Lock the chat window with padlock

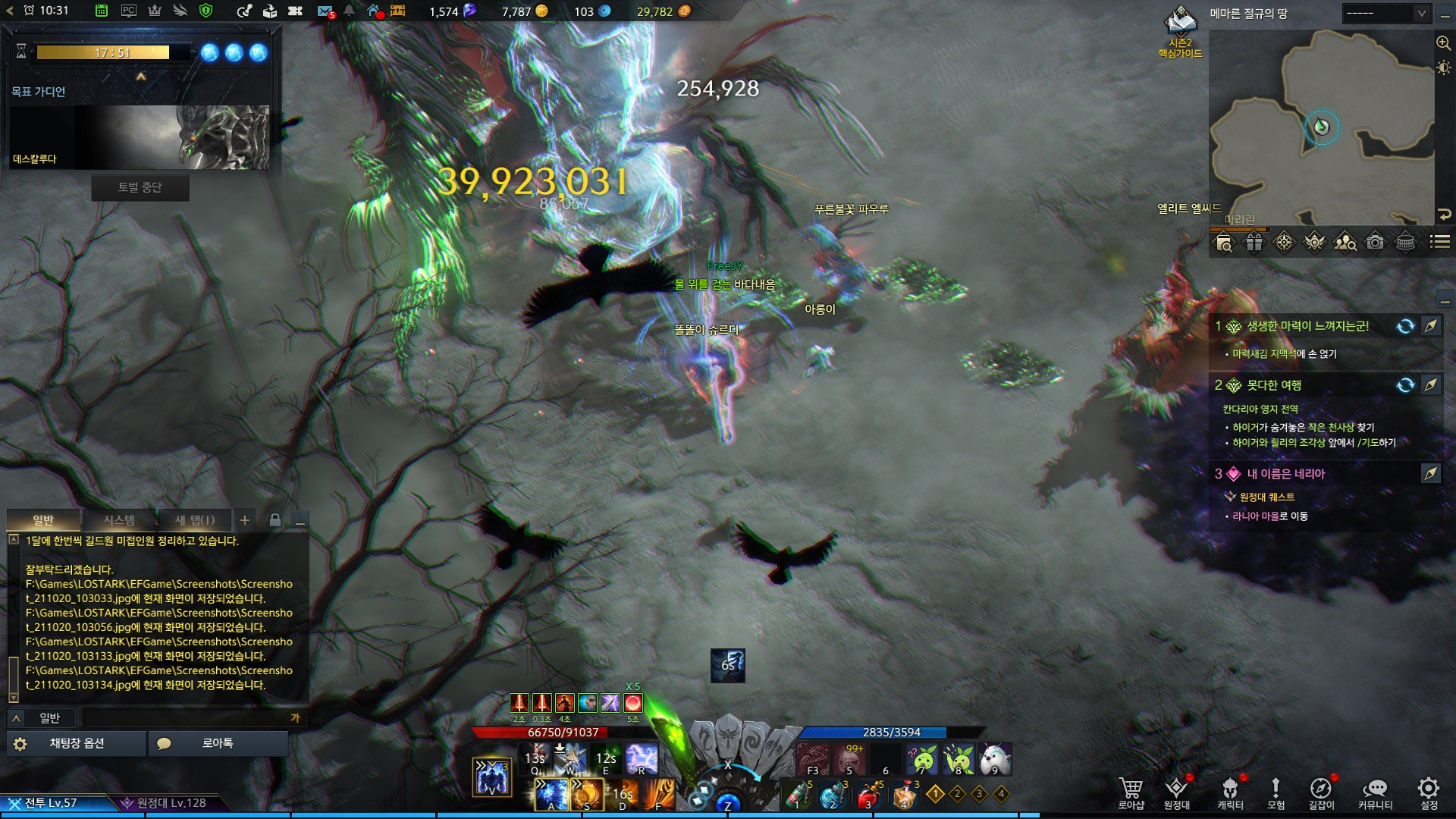275,520
